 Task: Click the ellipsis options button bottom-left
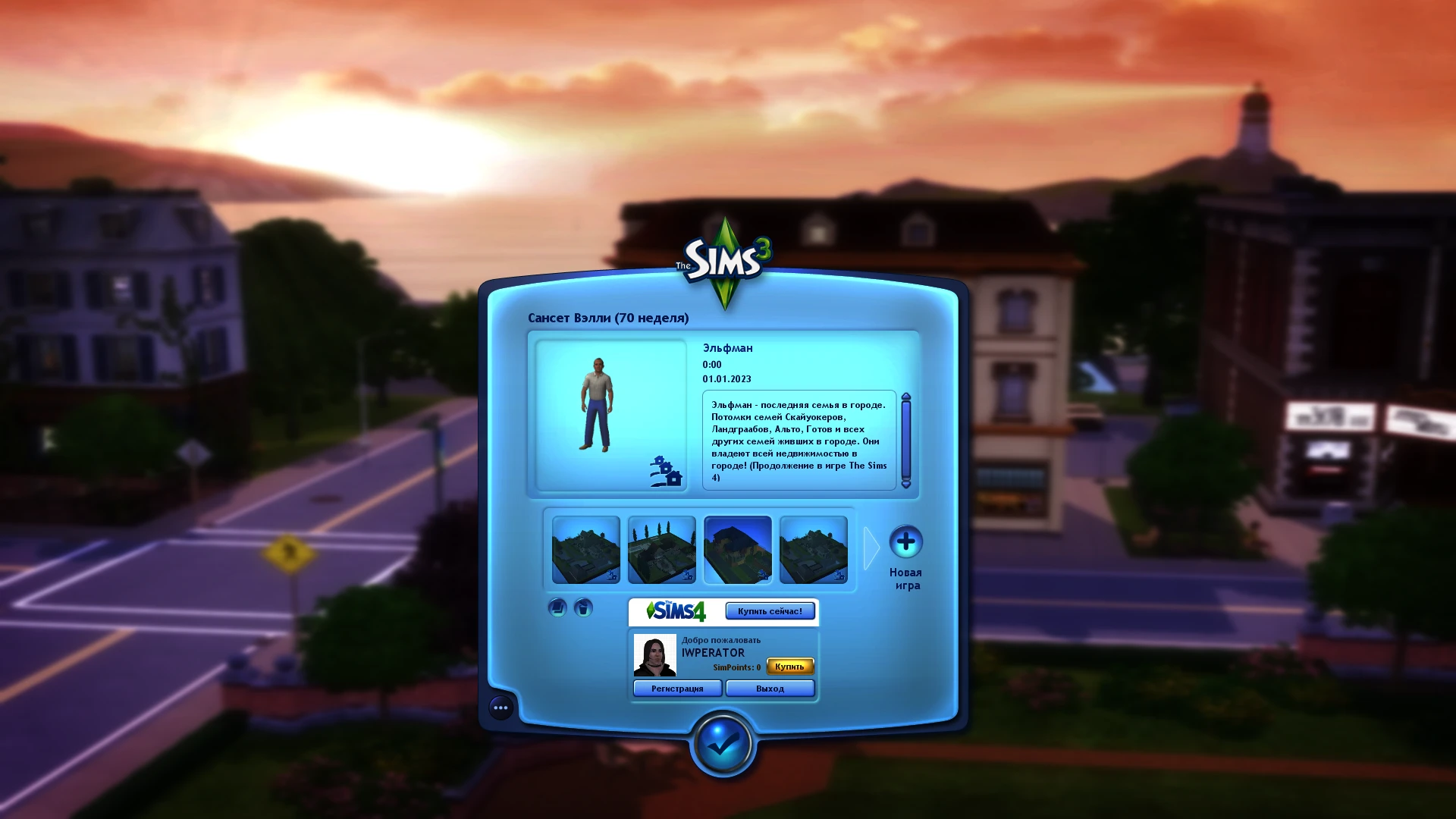(500, 708)
